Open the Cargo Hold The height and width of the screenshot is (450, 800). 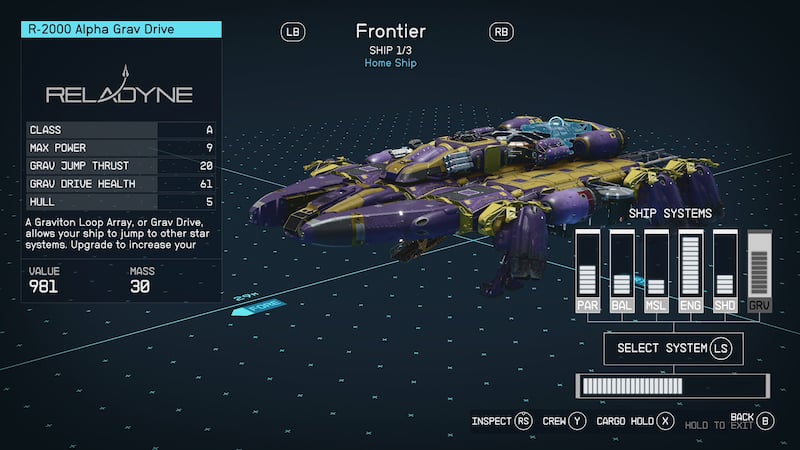tap(636, 422)
